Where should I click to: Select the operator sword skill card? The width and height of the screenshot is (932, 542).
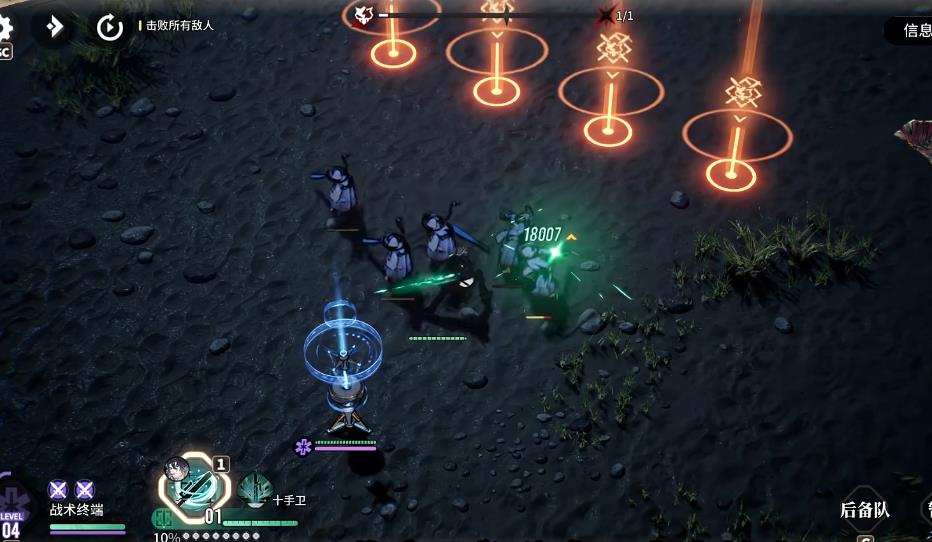point(194,487)
